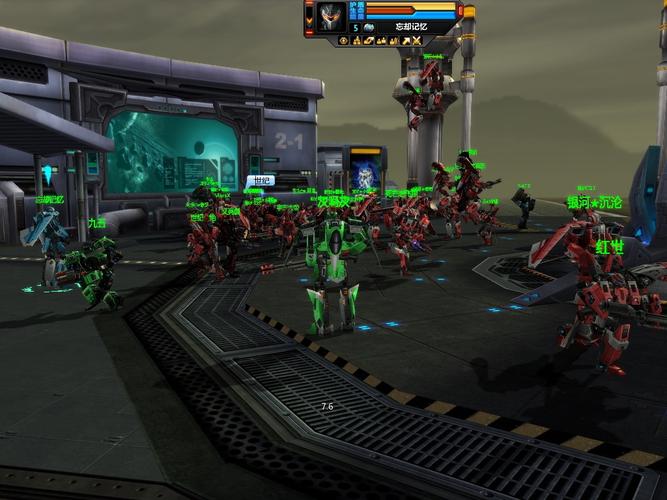Toggle the orange chevron beside the portrait
Image resolution: width=667 pixels, height=500 pixels.
(309, 20)
